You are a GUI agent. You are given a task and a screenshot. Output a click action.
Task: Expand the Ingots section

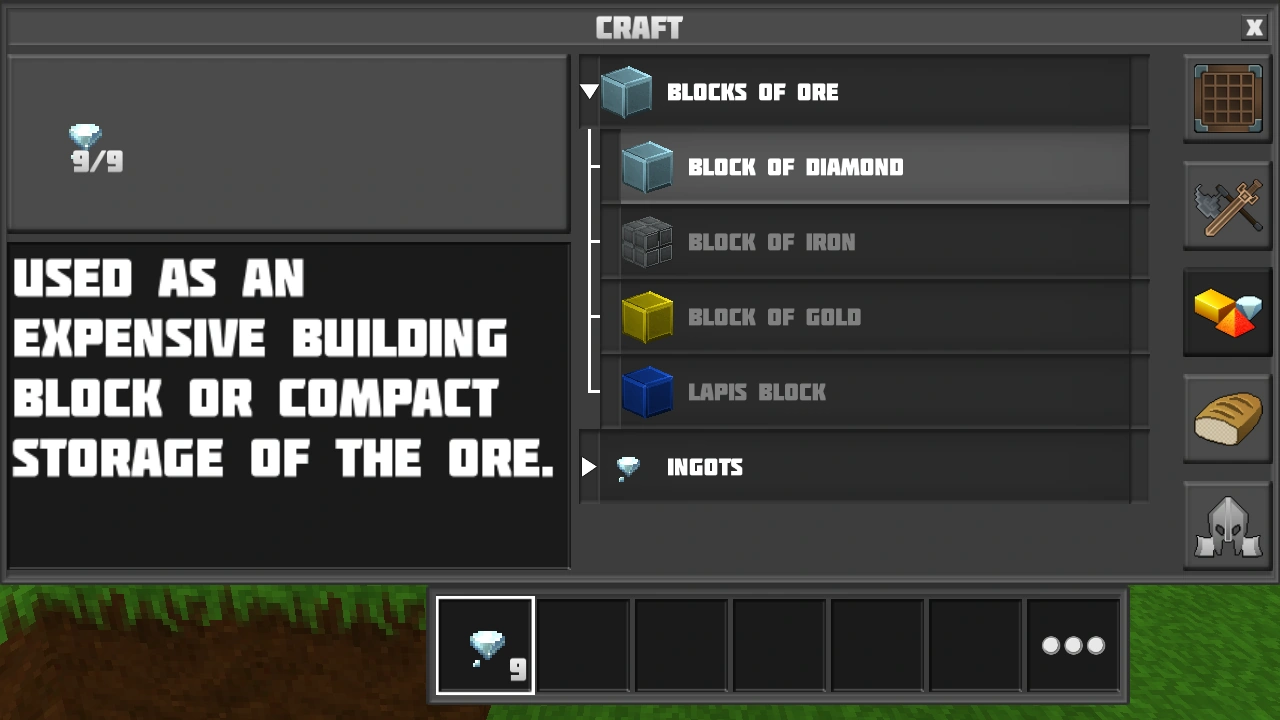click(589, 467)
